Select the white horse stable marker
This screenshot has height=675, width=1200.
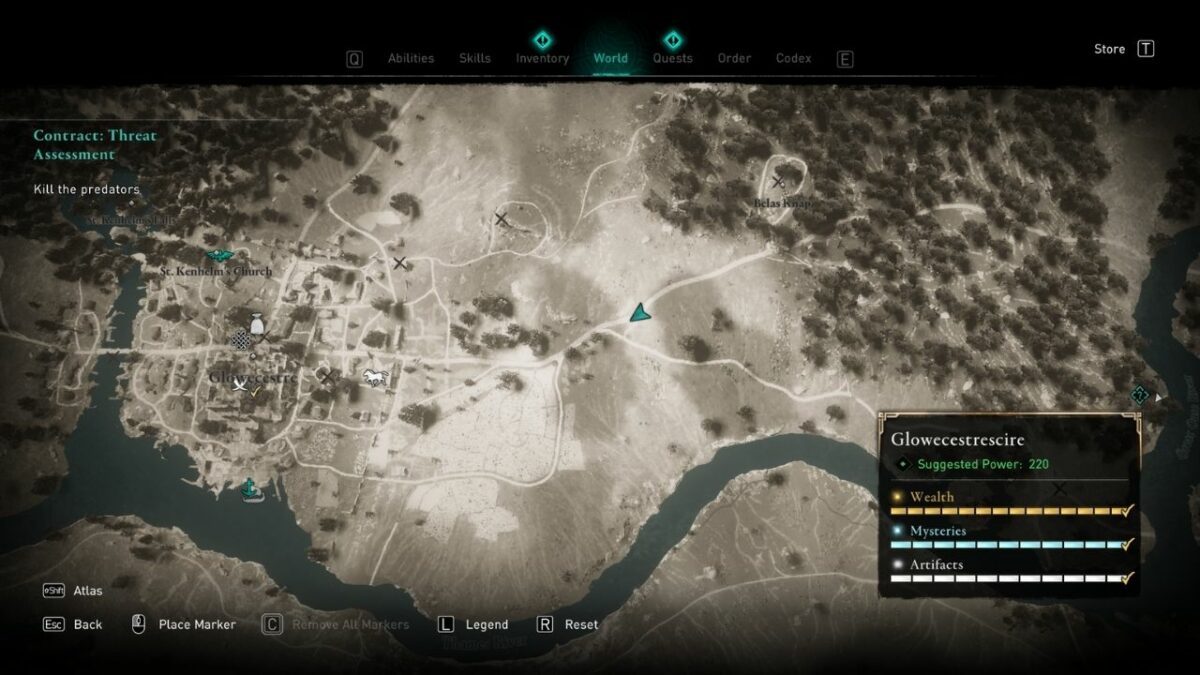[x=374, y=377]
